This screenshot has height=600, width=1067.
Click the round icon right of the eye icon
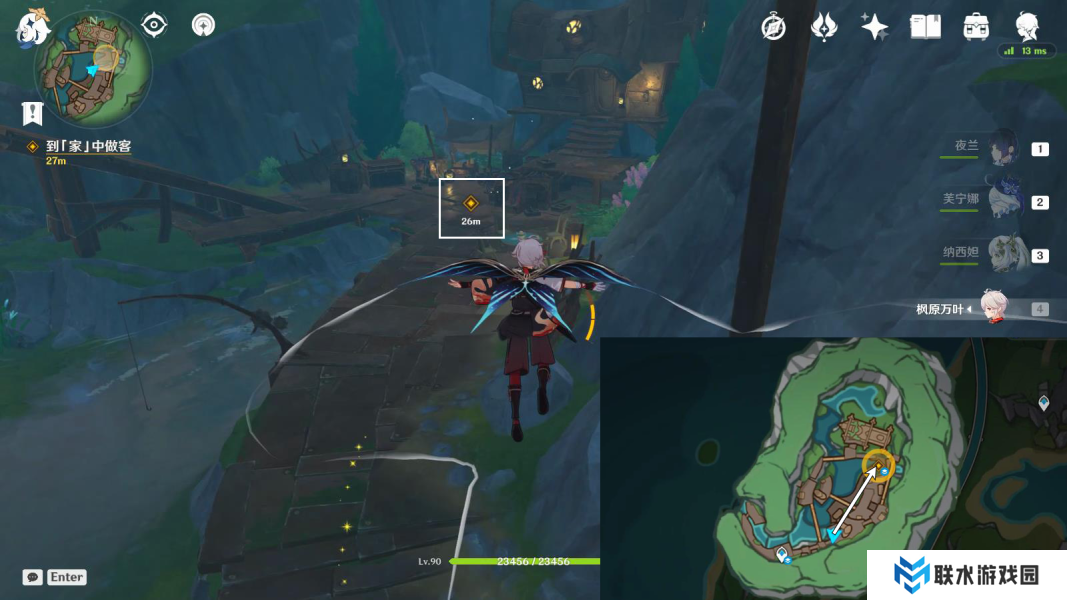tap(204, 25)
